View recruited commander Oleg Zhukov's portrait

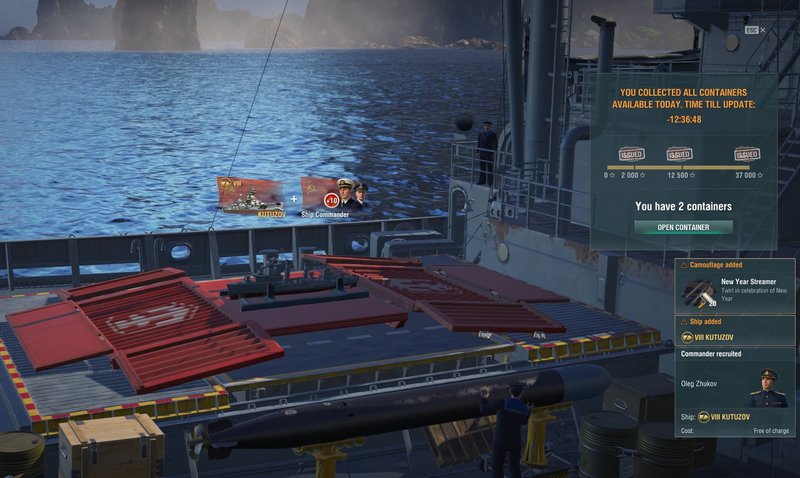[768, 389]
